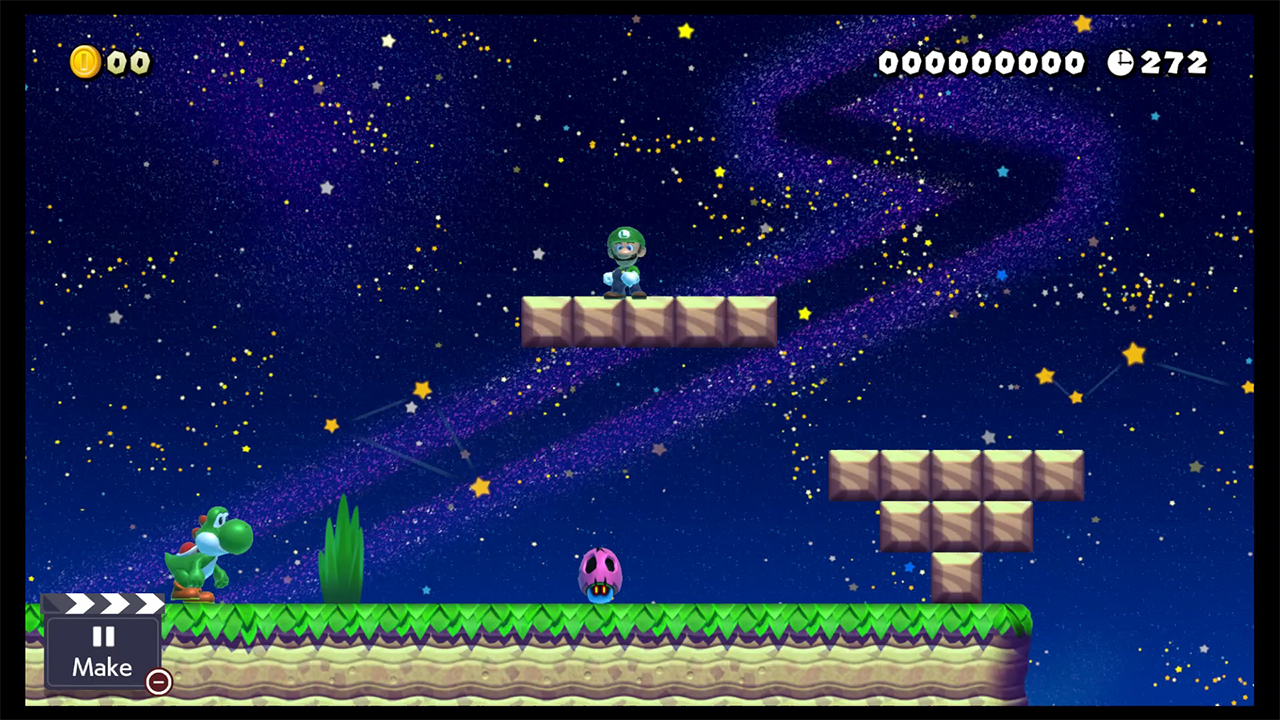1280x720 pixels.
Task: Select the leftmost block of Luigi's platform
Action: pyautogui.click(x=548, y=318)
